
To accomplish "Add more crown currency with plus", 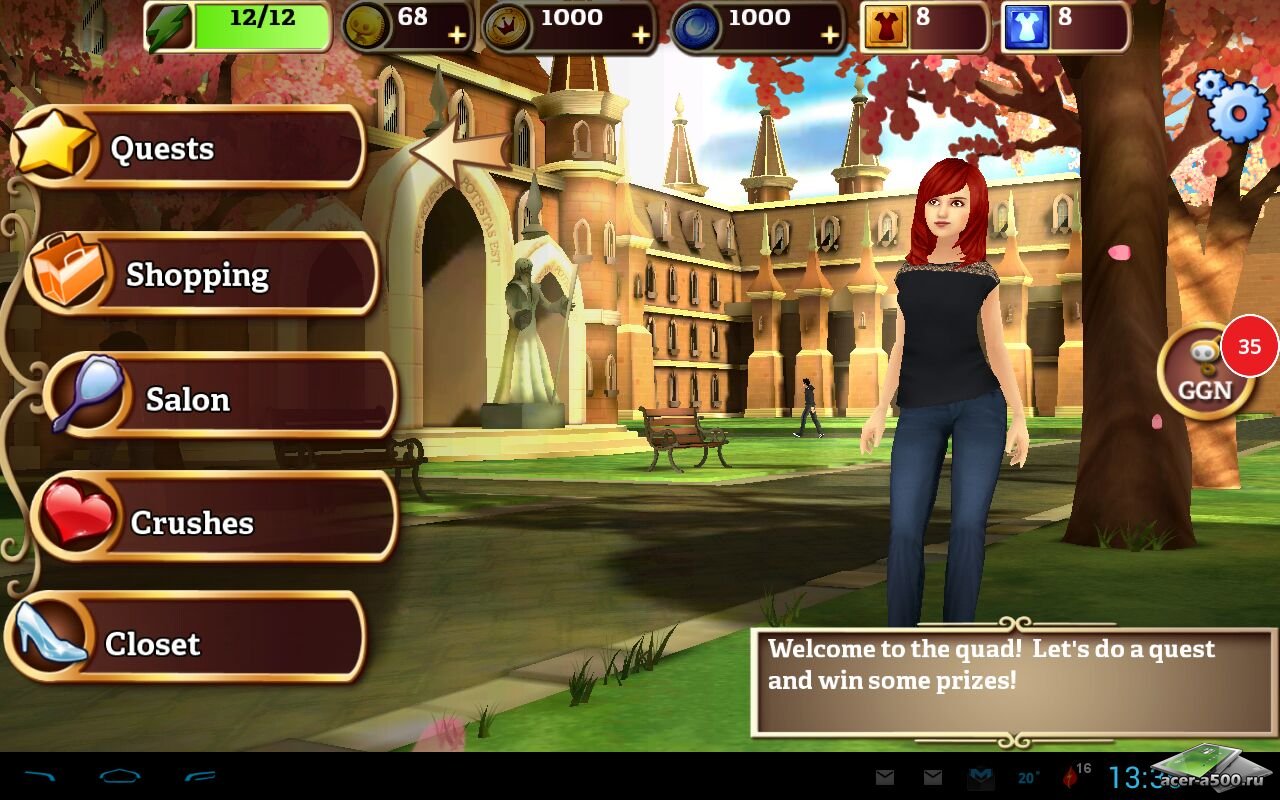I will 641,36.
